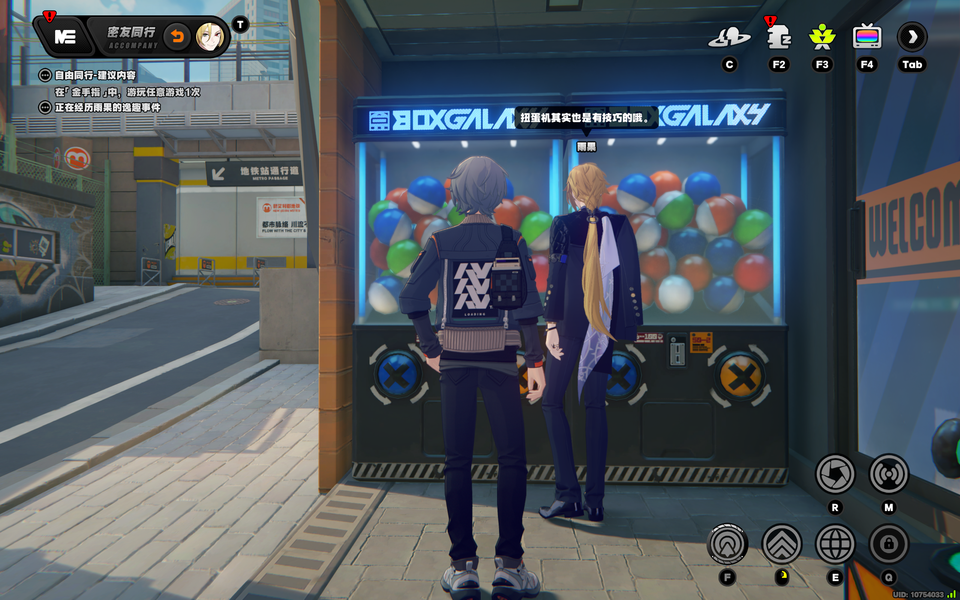Open the rainbow TV icon
The height and width of the screenshot is (600, 960).
point(867,38)
